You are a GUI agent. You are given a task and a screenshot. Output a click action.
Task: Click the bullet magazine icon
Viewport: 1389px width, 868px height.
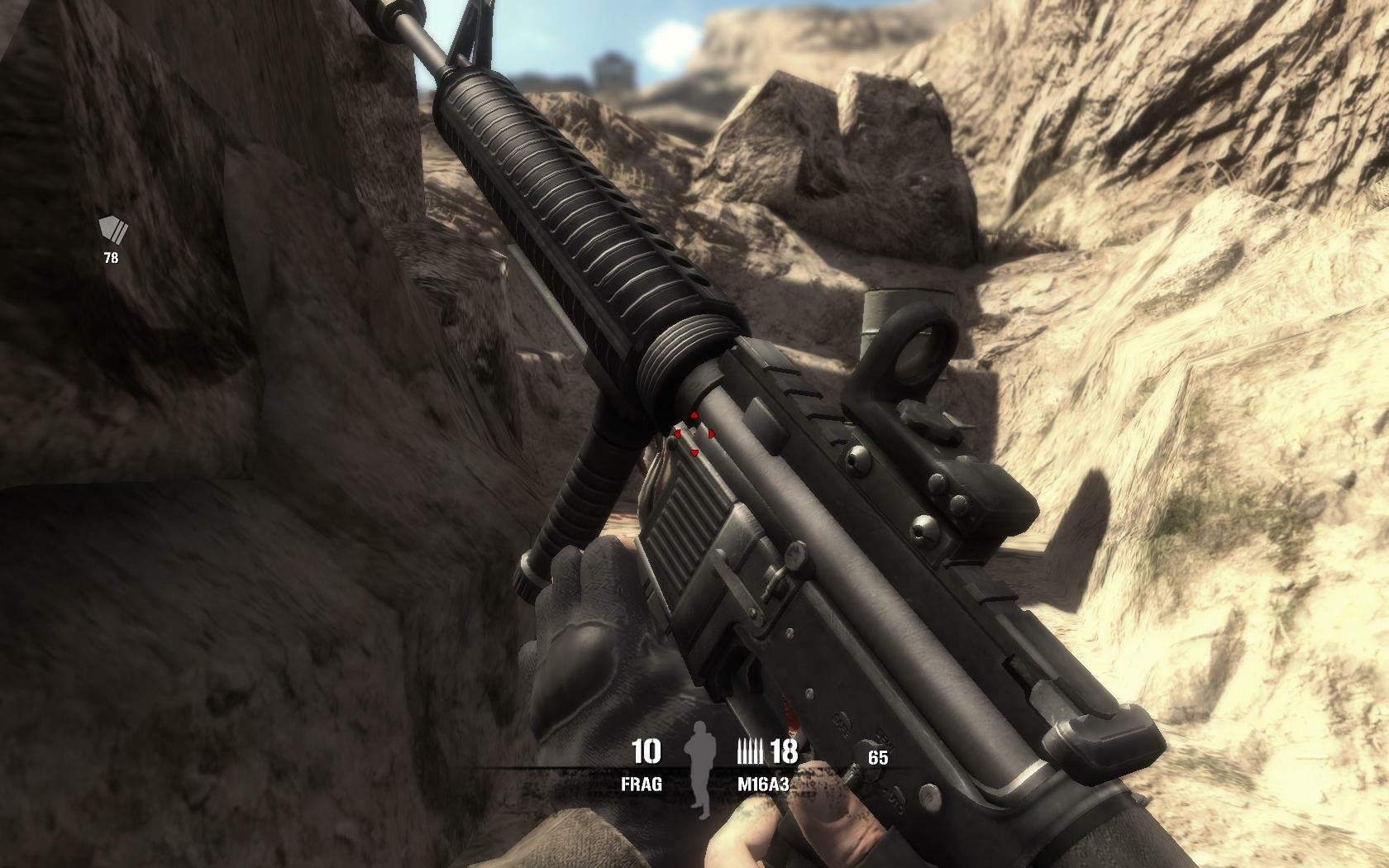coord(750,752)
